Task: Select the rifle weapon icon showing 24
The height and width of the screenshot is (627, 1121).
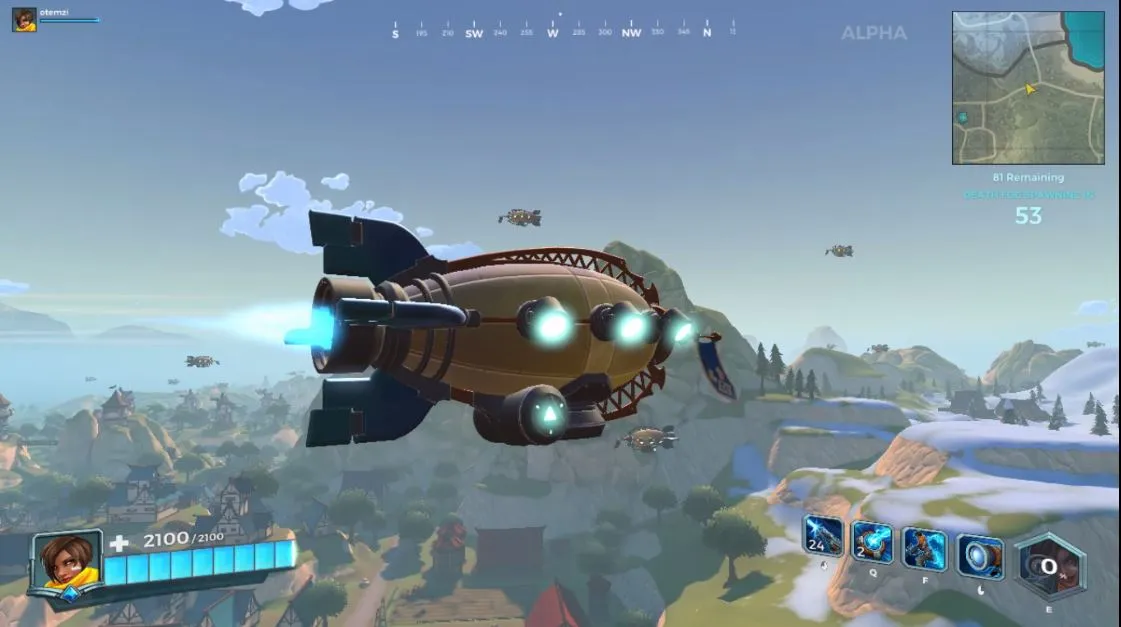Action: 824,538
